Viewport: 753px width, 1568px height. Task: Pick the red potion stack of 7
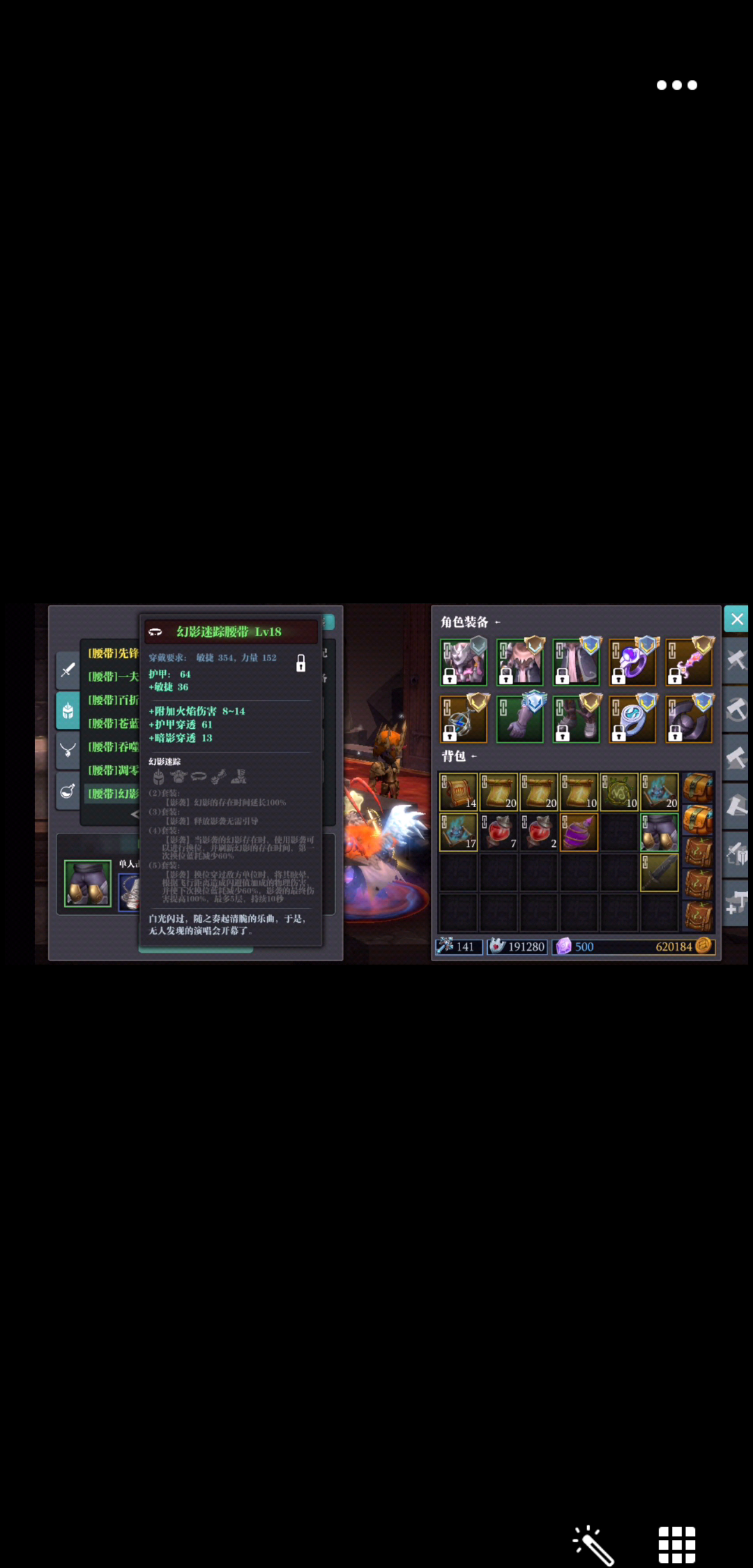click(499, 832)
